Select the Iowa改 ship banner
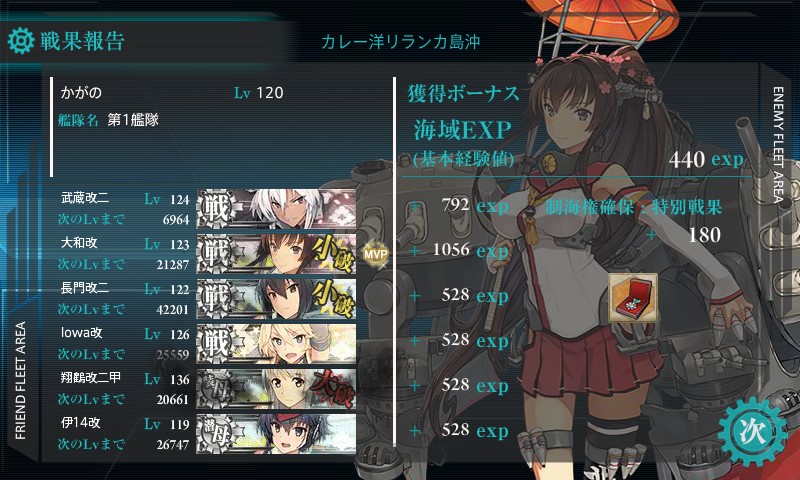The height and width of the screenshot is (480, 800). (x=277, y=342)
